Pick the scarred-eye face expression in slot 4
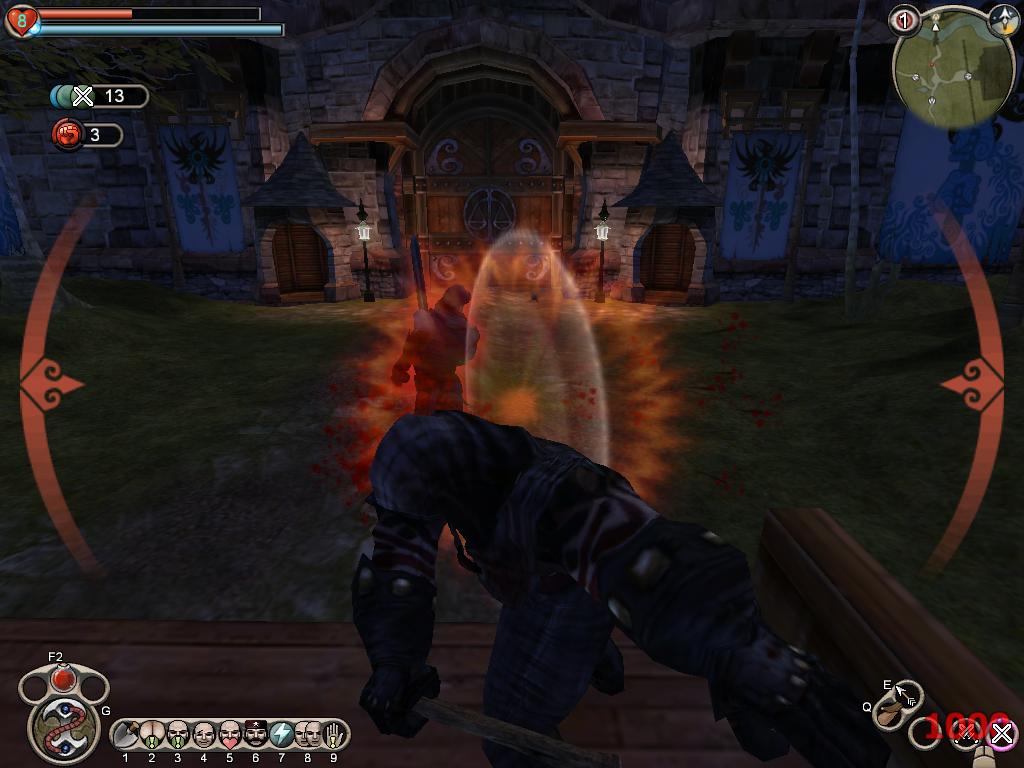The image size is (1024, 768). click(204, 735)
